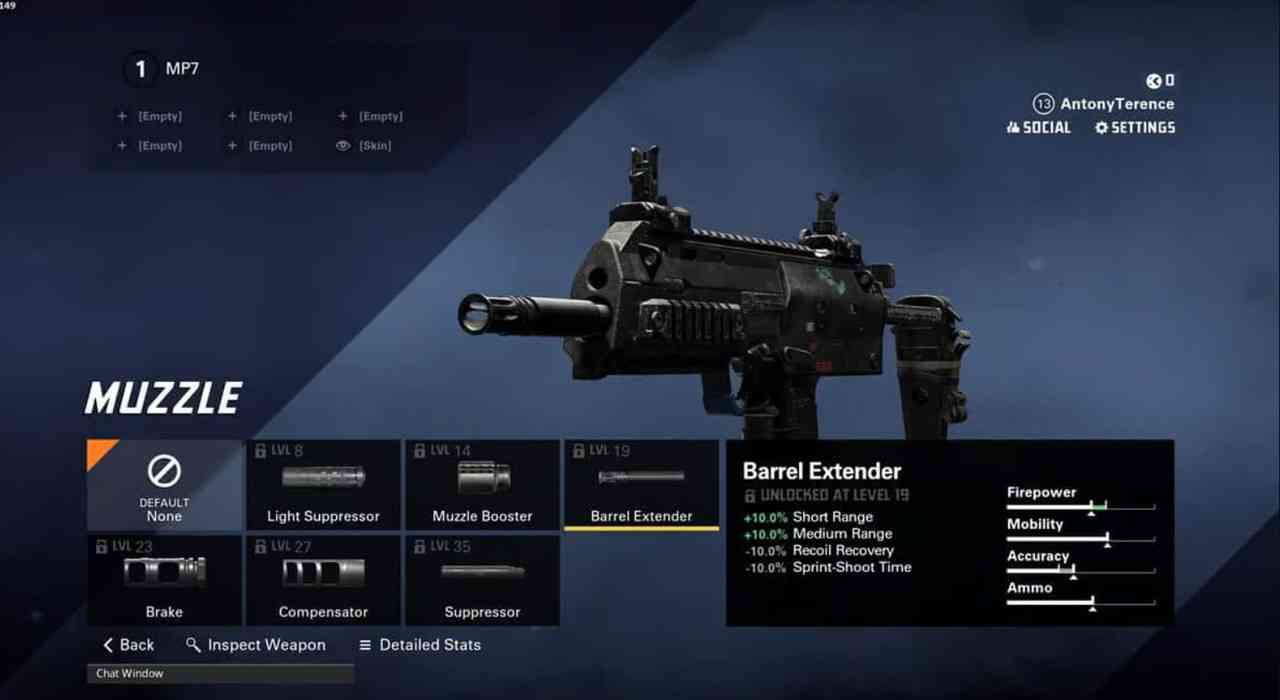Open the weapon Skin slot

[364, 146]
